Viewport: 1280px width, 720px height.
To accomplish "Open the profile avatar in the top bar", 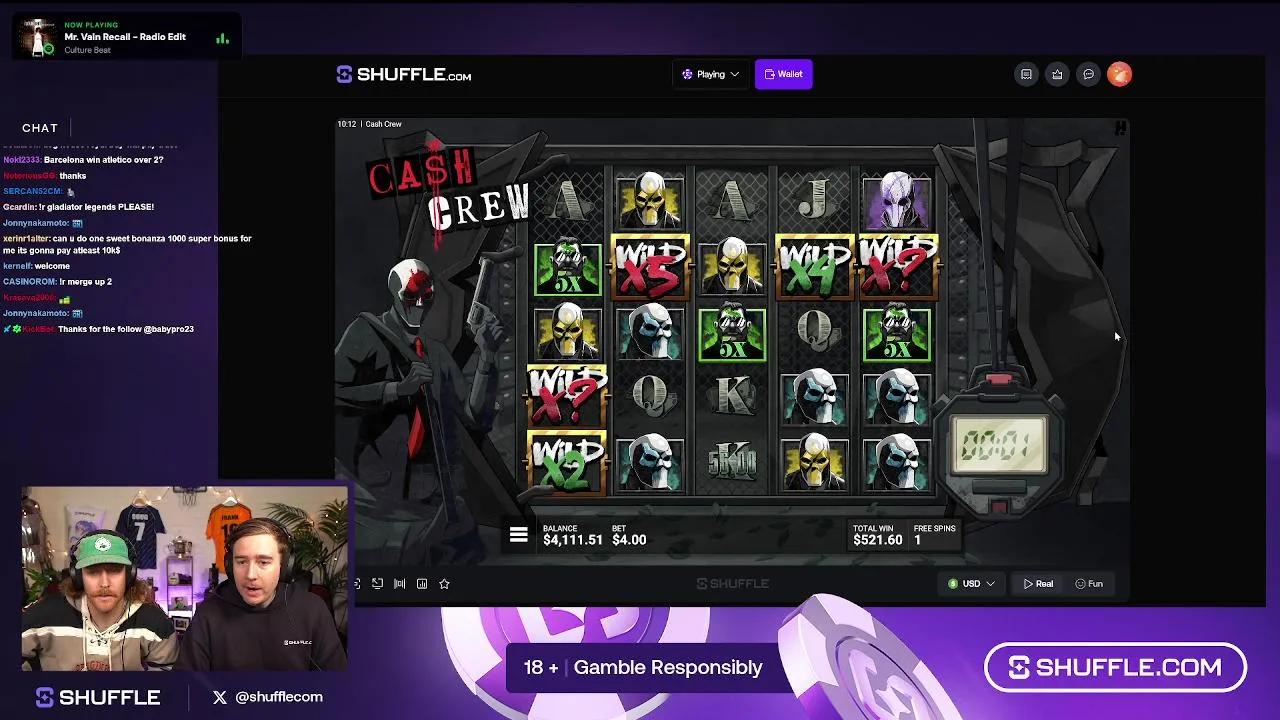I will click(x=1119, y=74).
